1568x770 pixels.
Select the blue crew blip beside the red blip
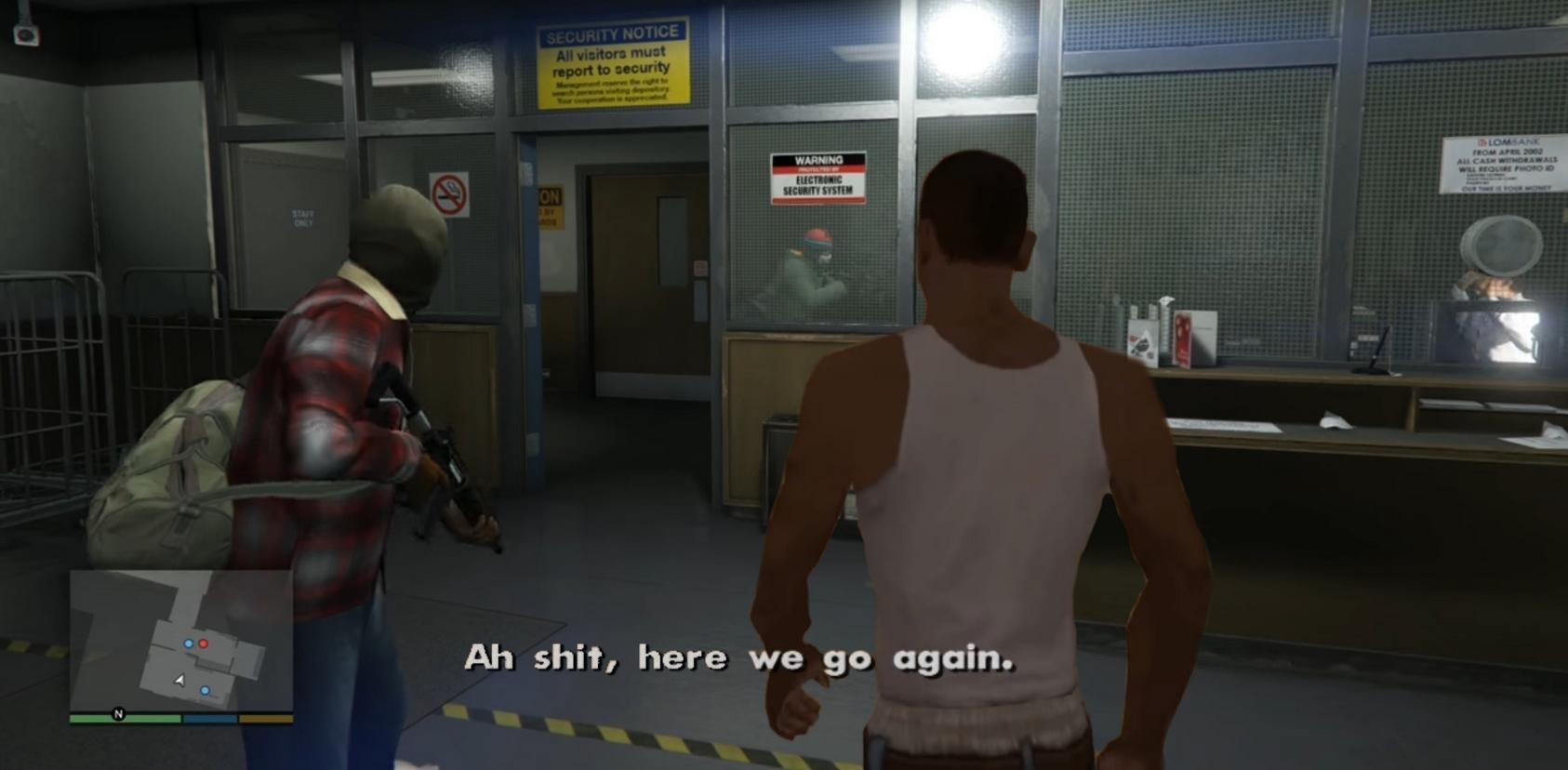[189, 644]
